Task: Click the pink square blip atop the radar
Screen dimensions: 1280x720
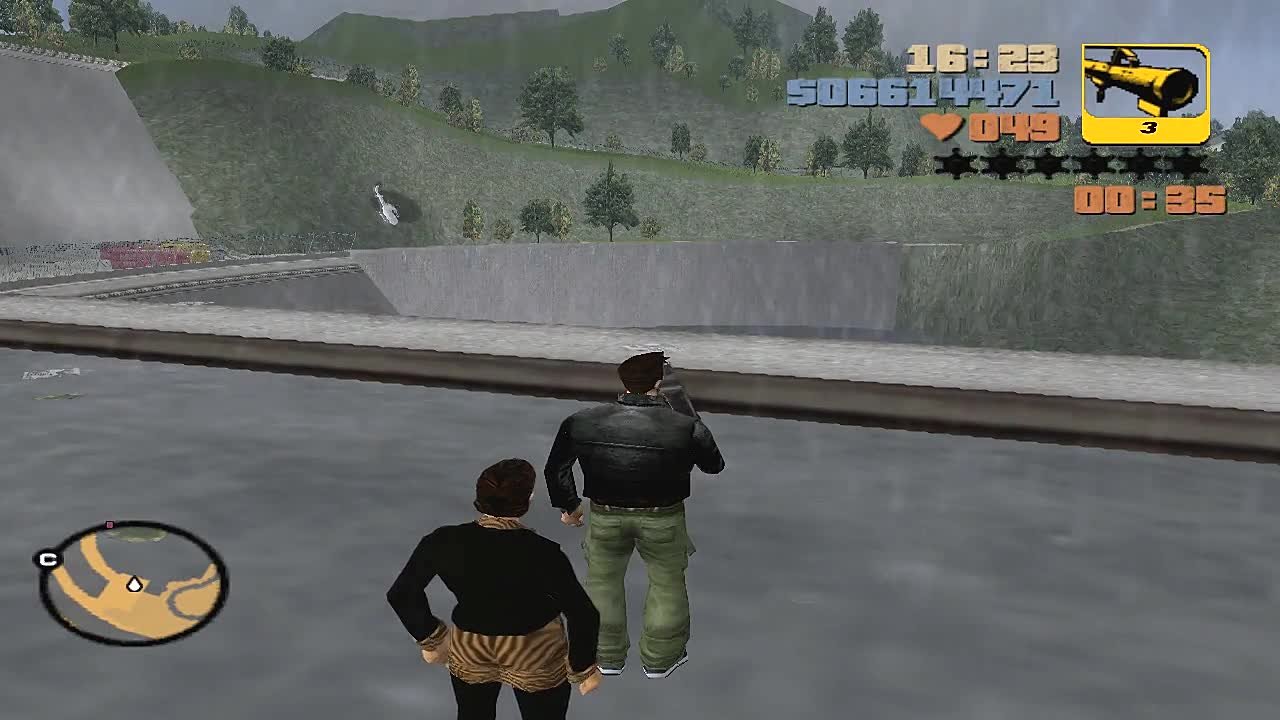Action: coord(109,524)
